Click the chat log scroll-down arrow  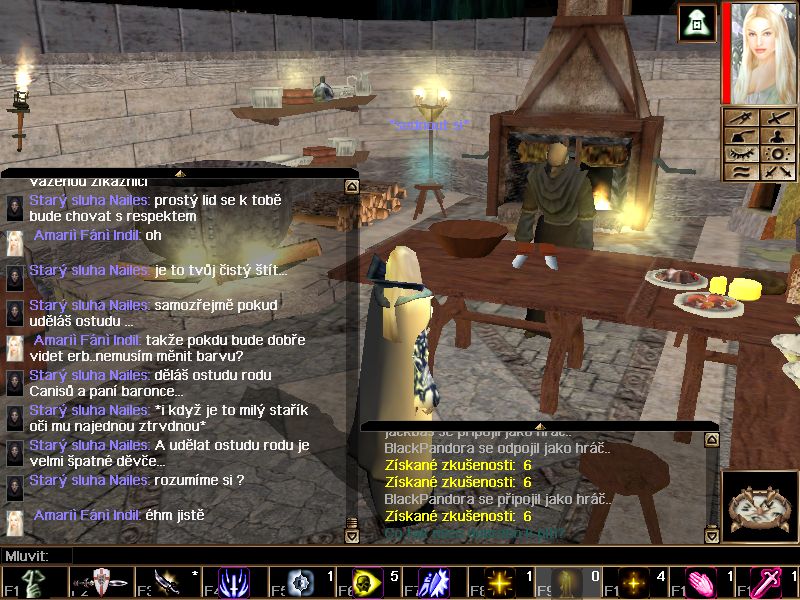click(x=351, y=536)
